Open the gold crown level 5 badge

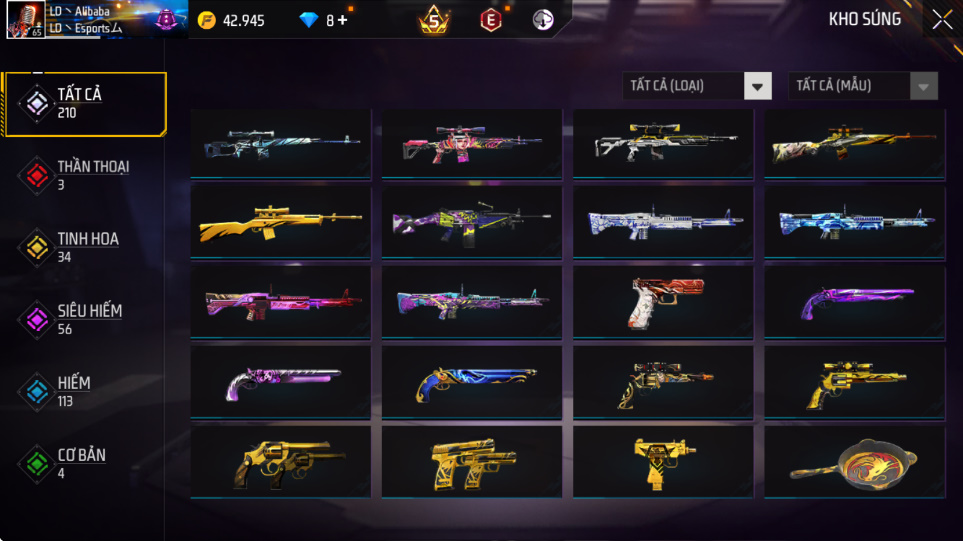coord(434,20)
